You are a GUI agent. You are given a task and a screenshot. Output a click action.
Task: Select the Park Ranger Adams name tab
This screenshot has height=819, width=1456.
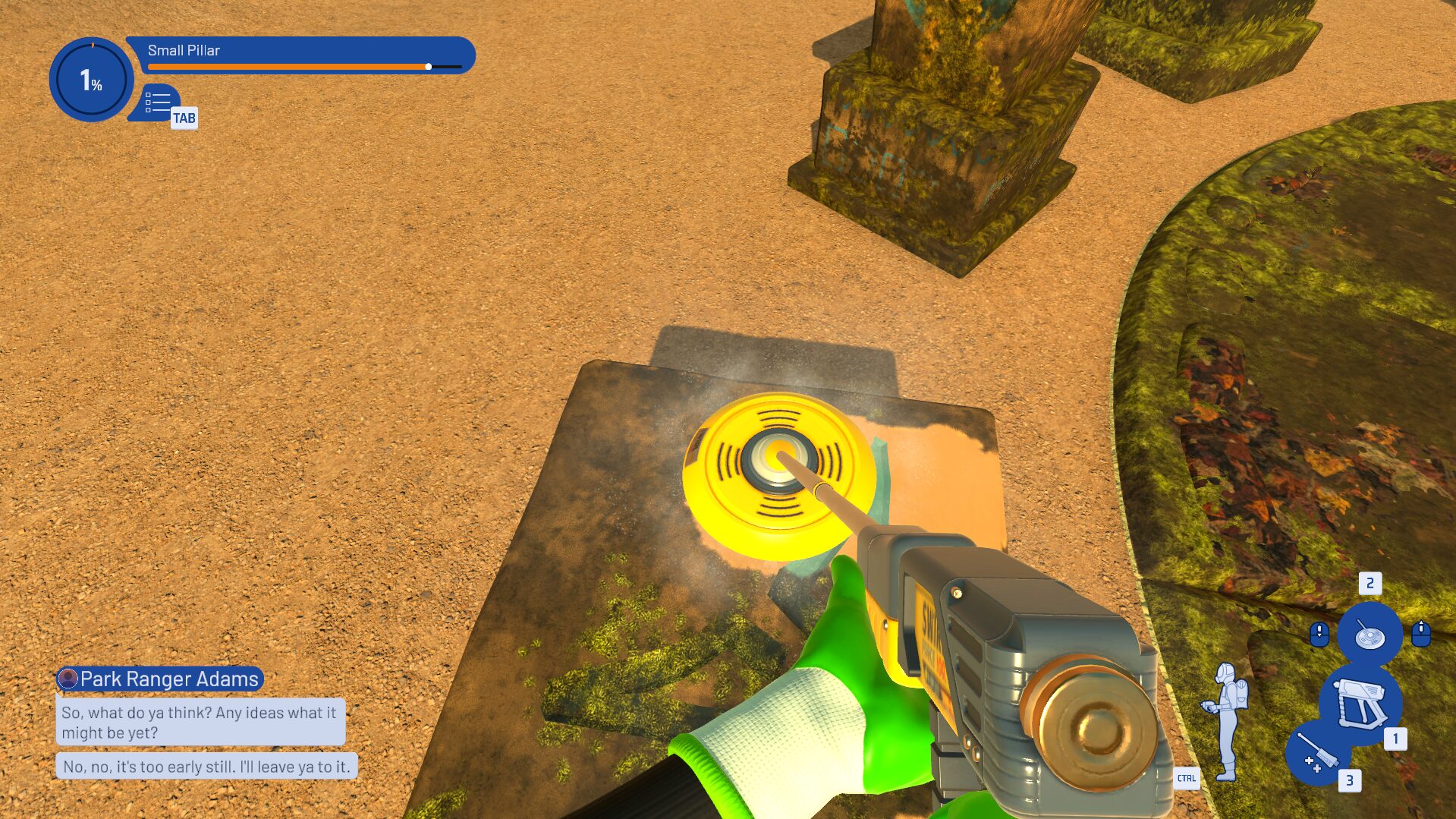[x=162, y=679]
